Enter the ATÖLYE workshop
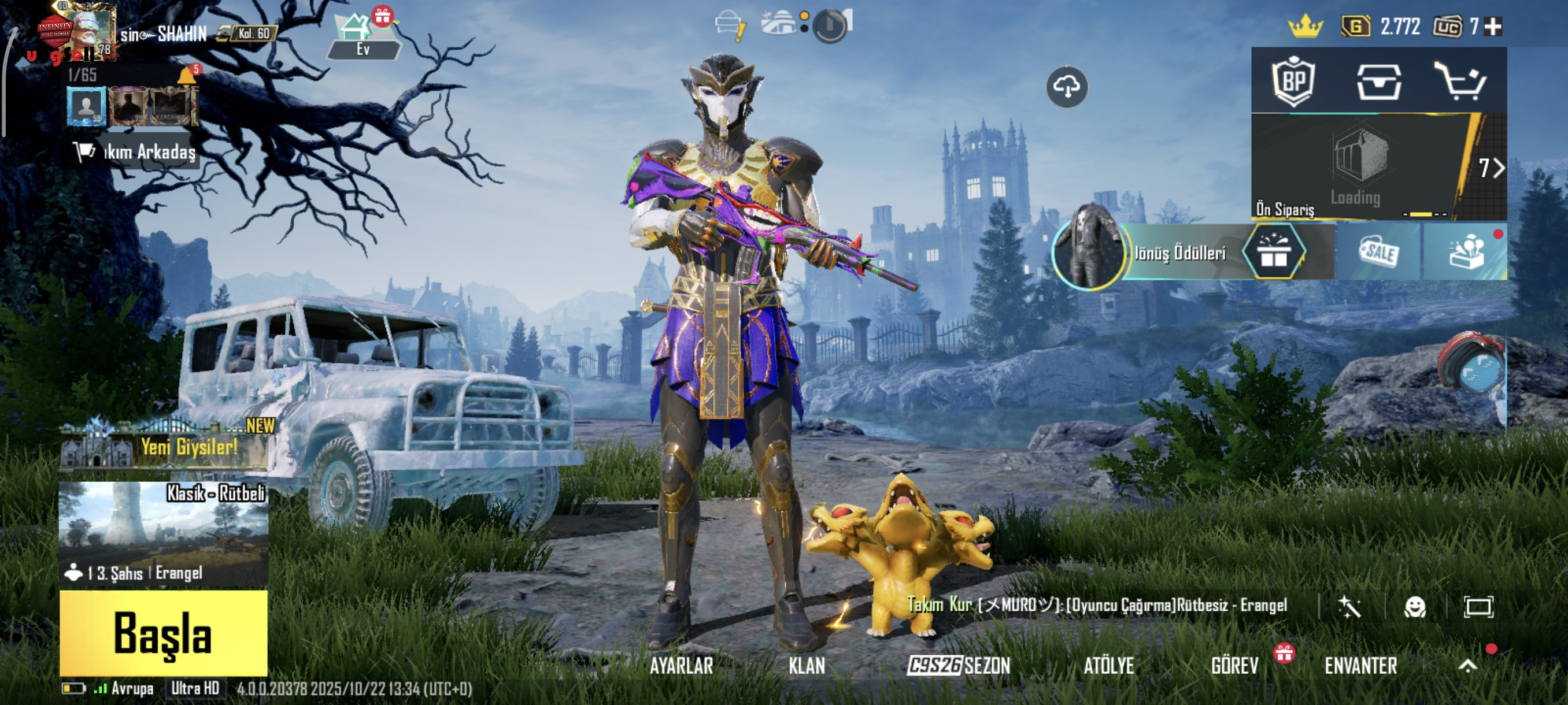The width and height of the screenshot is (1568, 705). click(1108, 666)
